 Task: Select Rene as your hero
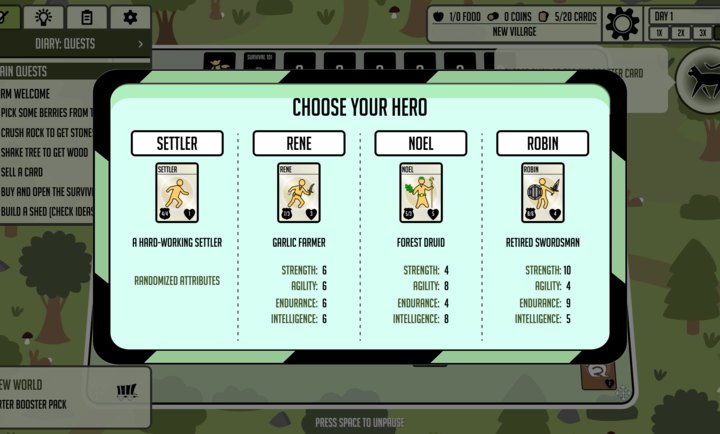point(299,143)
